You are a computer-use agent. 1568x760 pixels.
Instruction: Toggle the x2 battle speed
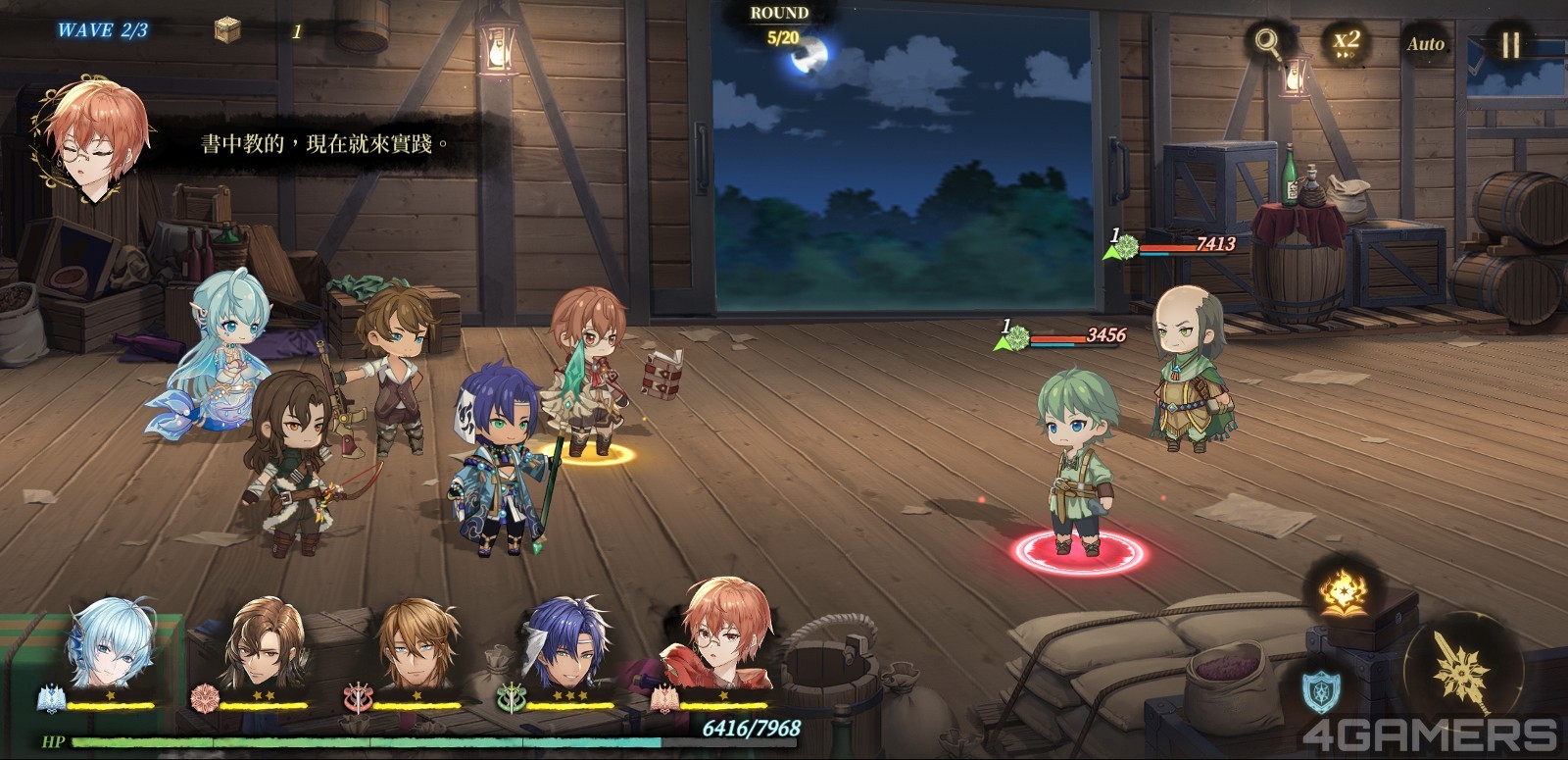[x=1347, y=43]
